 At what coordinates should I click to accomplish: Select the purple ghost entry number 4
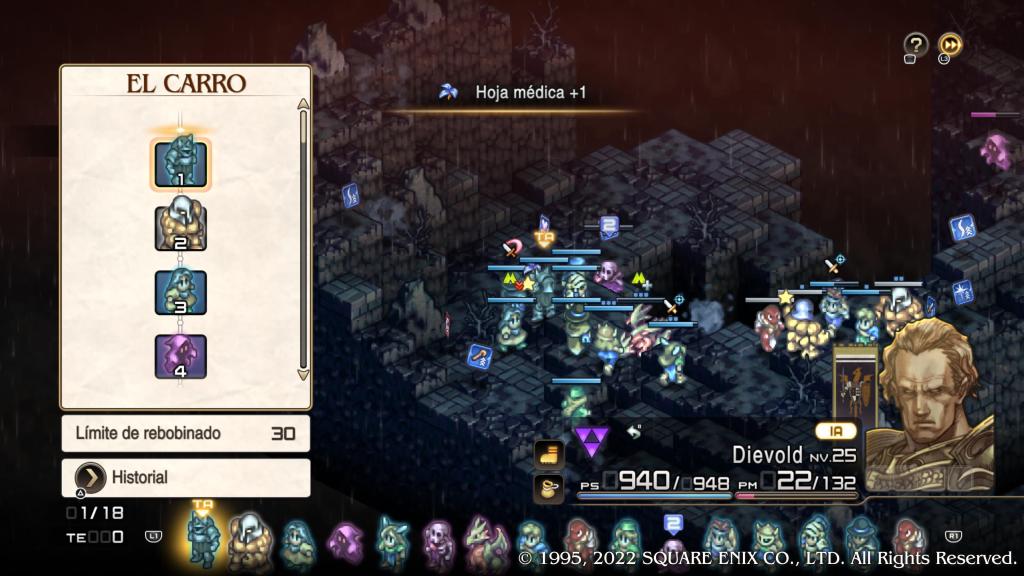(x=180, y=356)
